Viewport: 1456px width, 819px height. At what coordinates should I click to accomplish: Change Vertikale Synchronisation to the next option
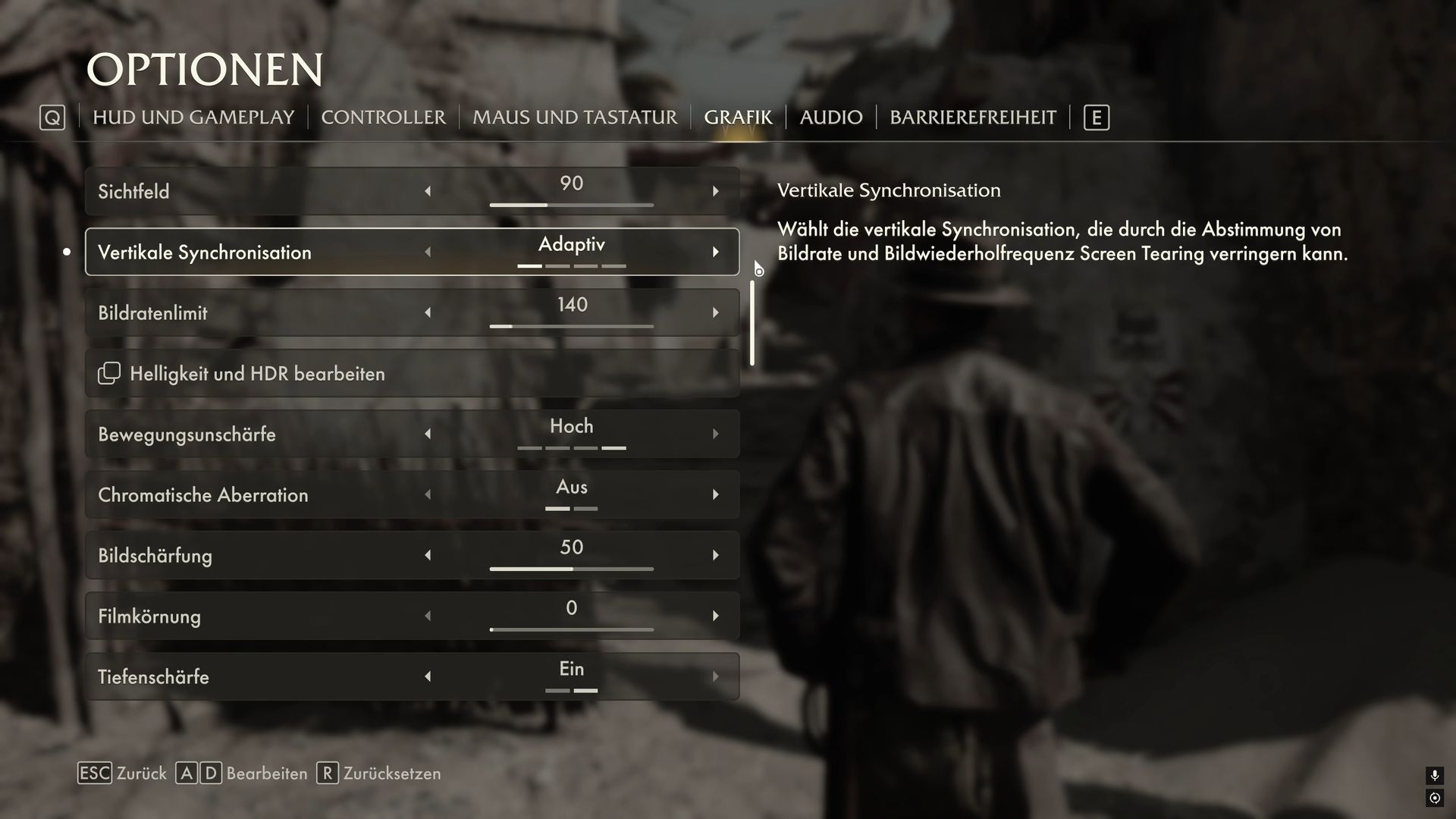[x=715, y=252]
